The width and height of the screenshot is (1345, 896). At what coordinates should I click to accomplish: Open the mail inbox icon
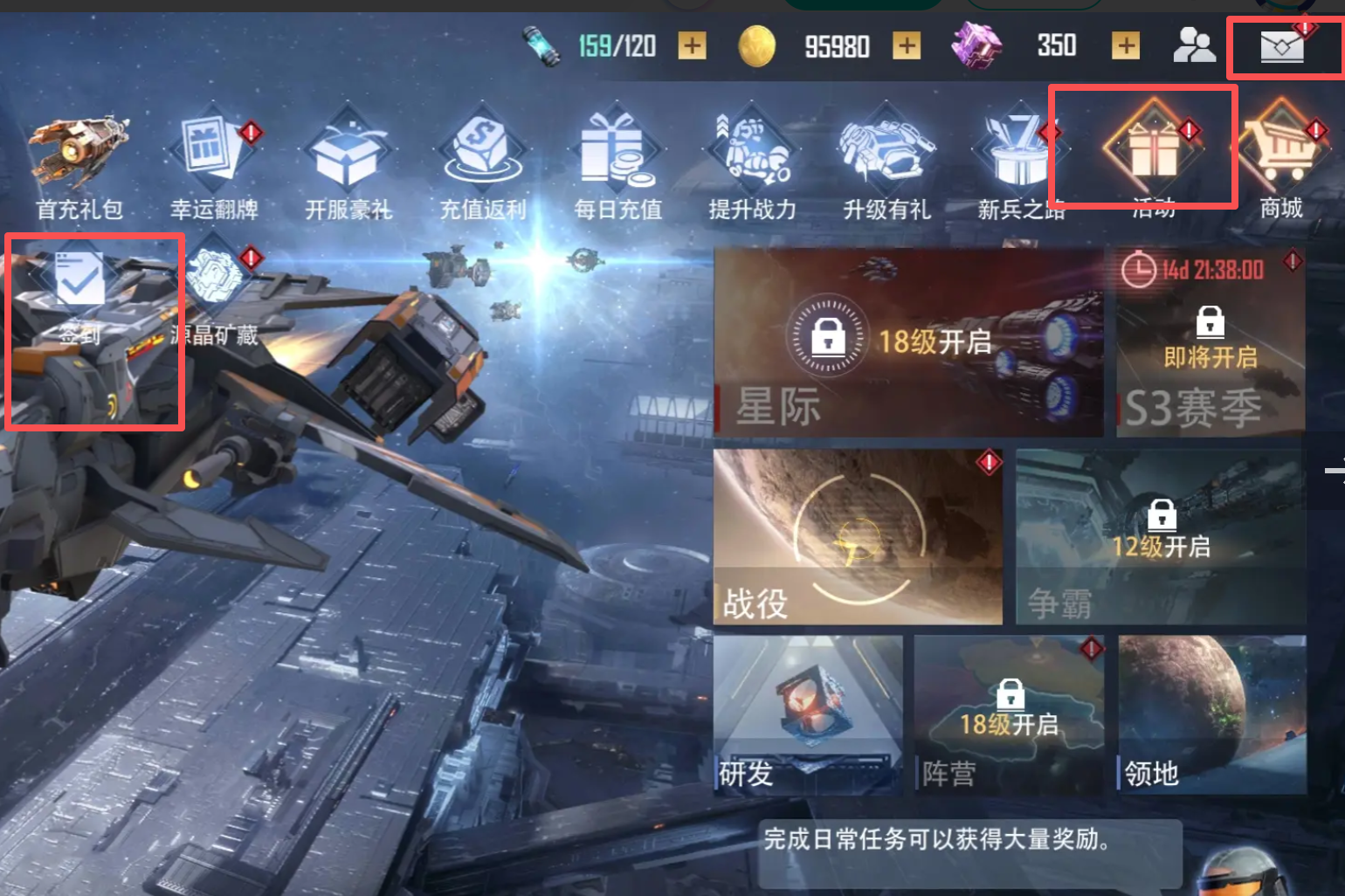pyautogui.click(x=1280, y=45)
